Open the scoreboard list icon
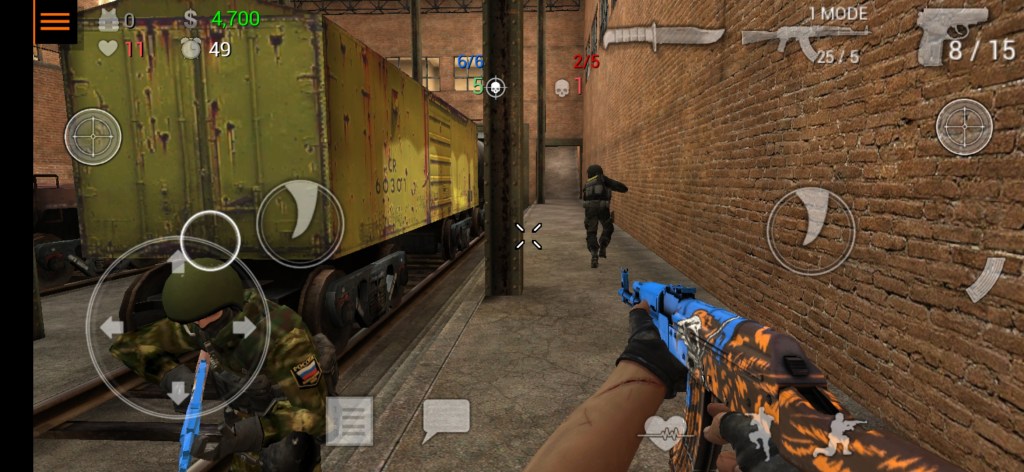 (x=349, y=421)
